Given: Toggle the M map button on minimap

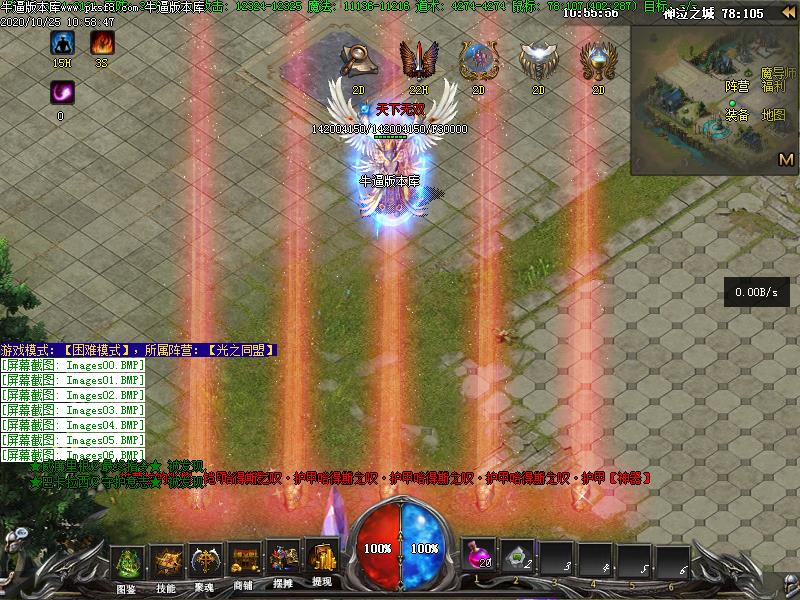Looking at the screenshot, I should click(x=786, y=159).
